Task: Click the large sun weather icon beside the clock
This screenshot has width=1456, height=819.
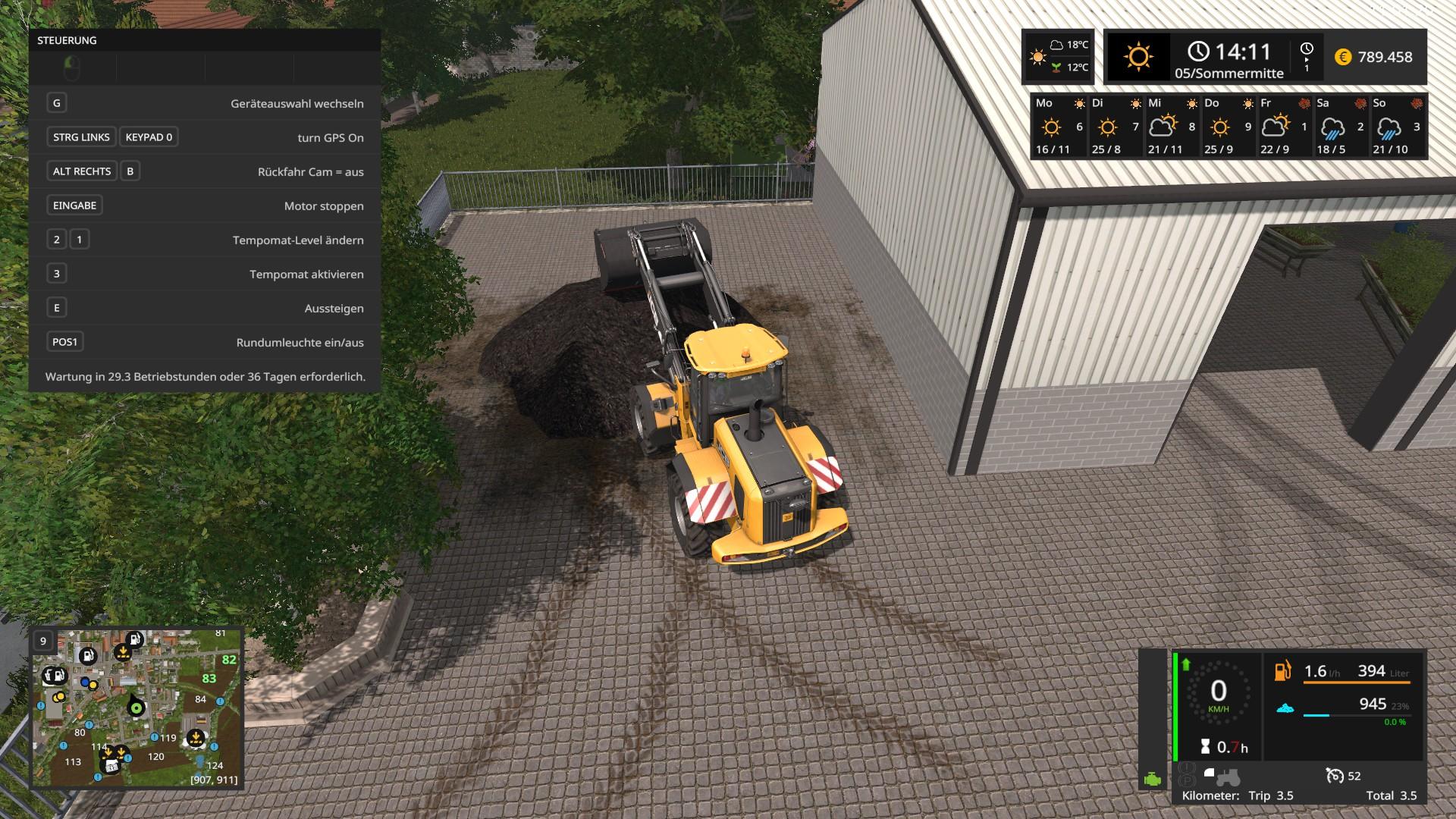Action: (1137, 57)
